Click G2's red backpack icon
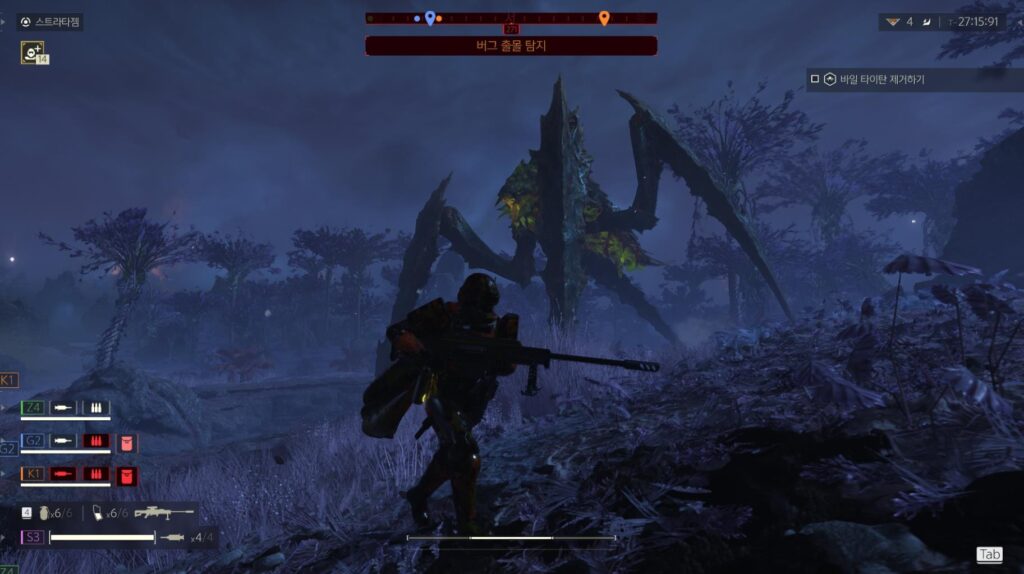 tap(127, 442)
